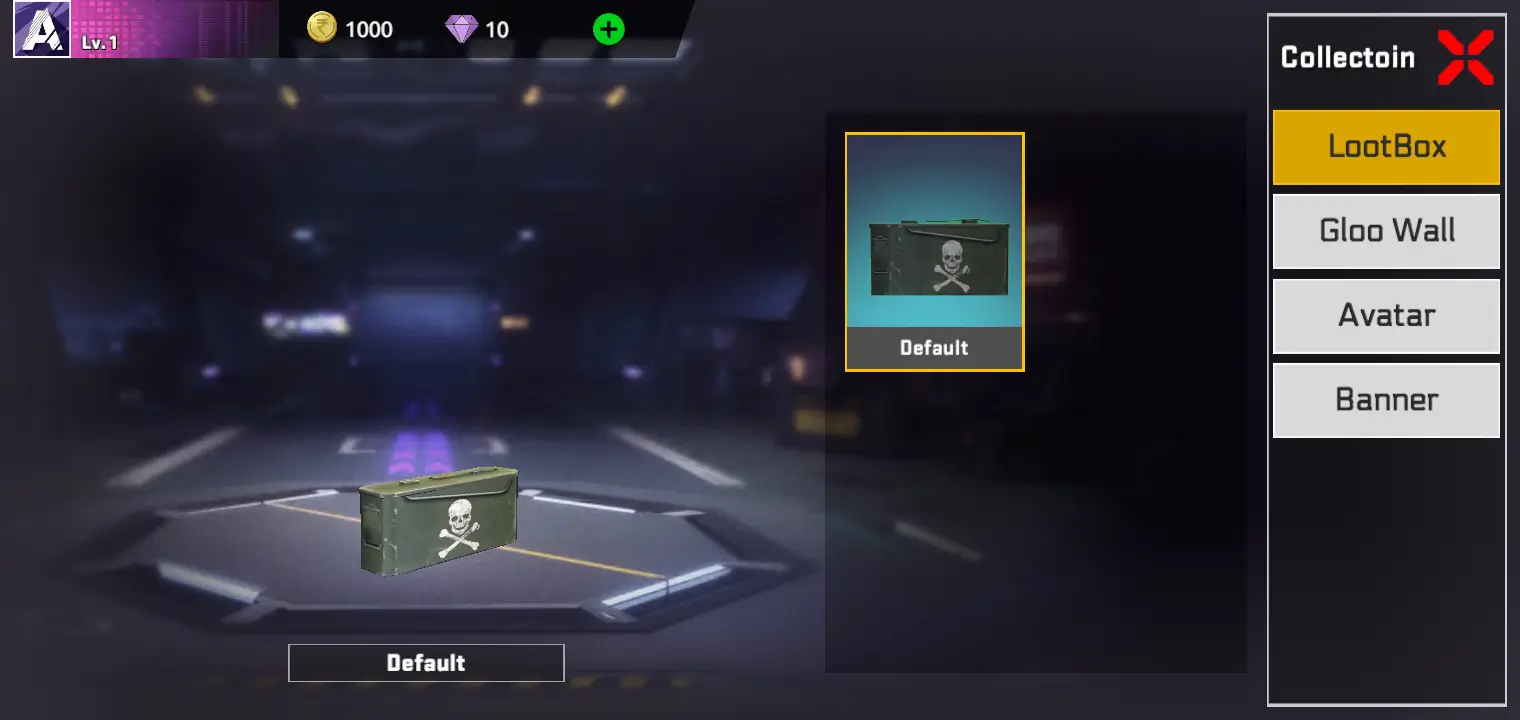1520x720 pixels.
Task: Select the highlighted Default skin card
Action: pos(933,250)
